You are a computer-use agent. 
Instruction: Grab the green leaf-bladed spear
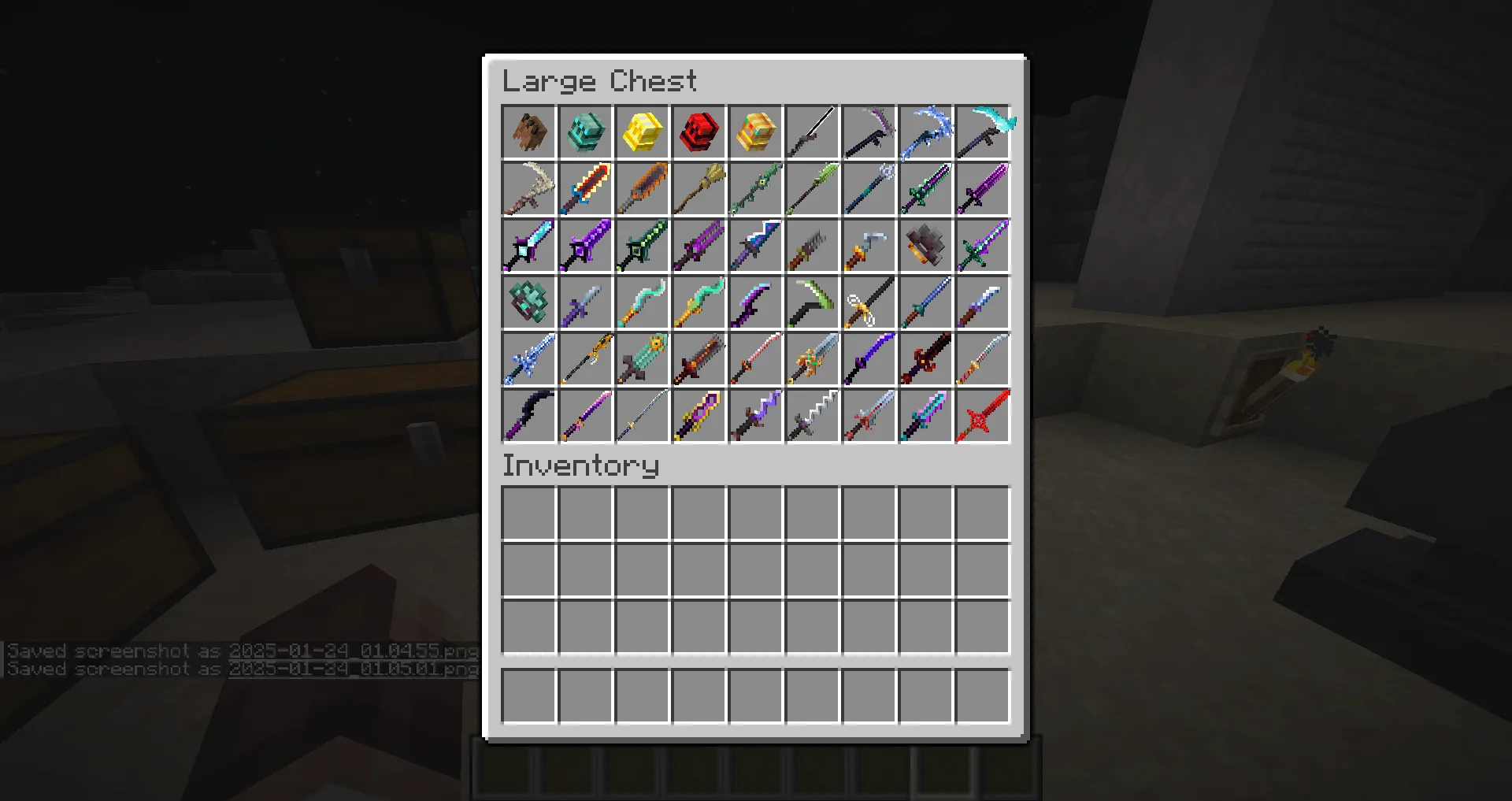[x=811, y=188]
